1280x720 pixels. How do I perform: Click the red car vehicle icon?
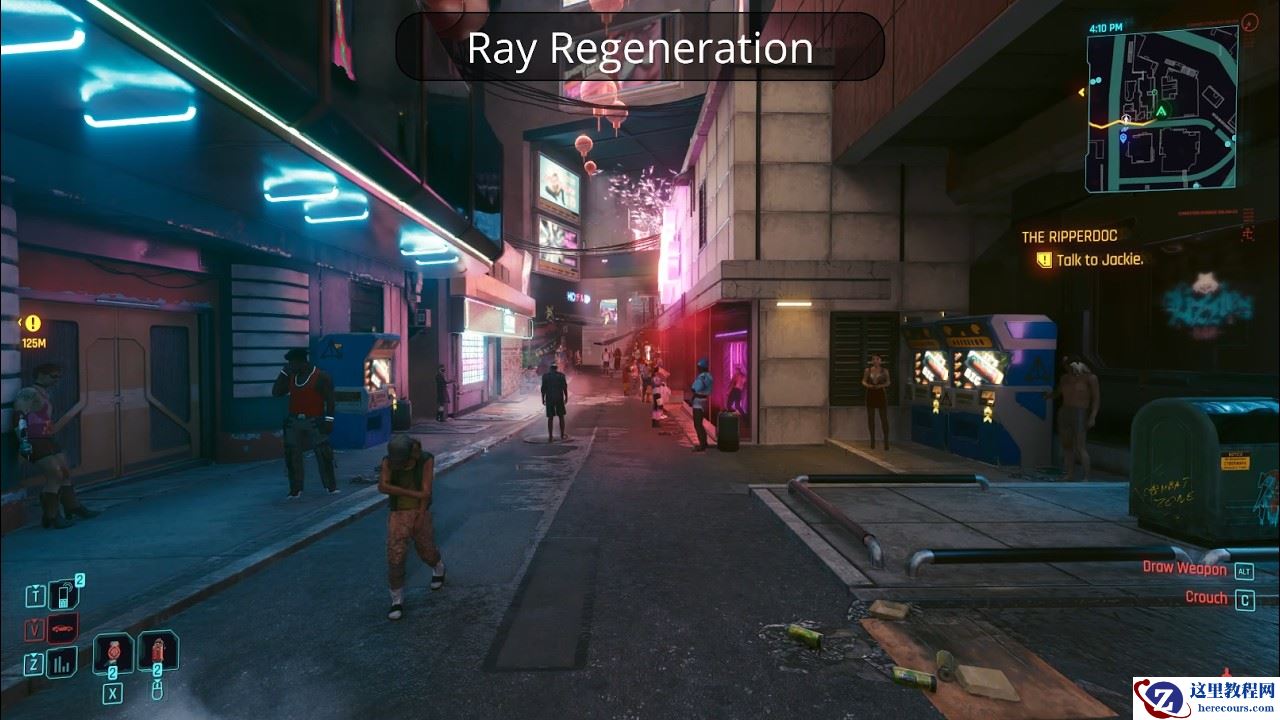tap(62, 629)
